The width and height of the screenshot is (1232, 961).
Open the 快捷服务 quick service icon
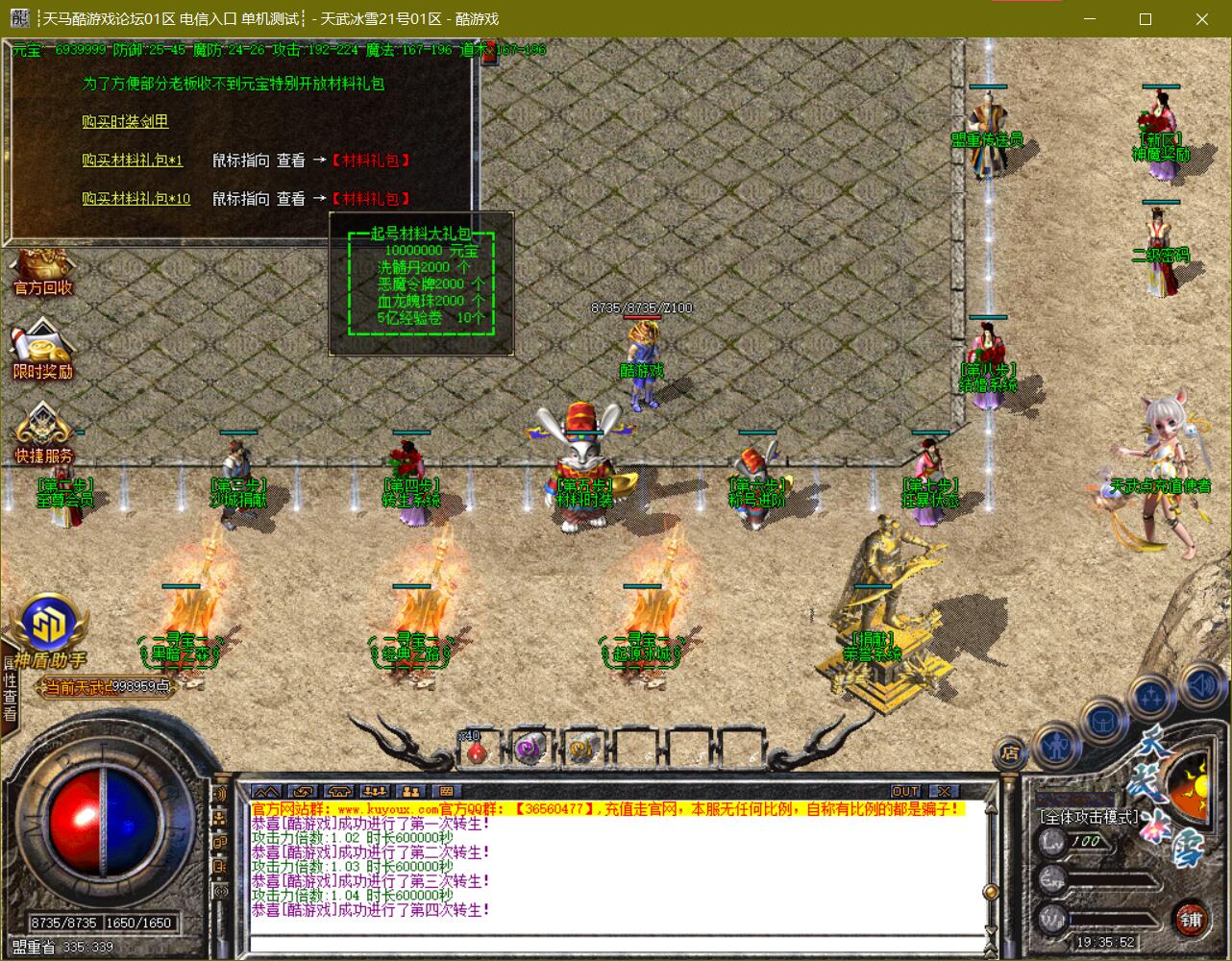point(43,435)
